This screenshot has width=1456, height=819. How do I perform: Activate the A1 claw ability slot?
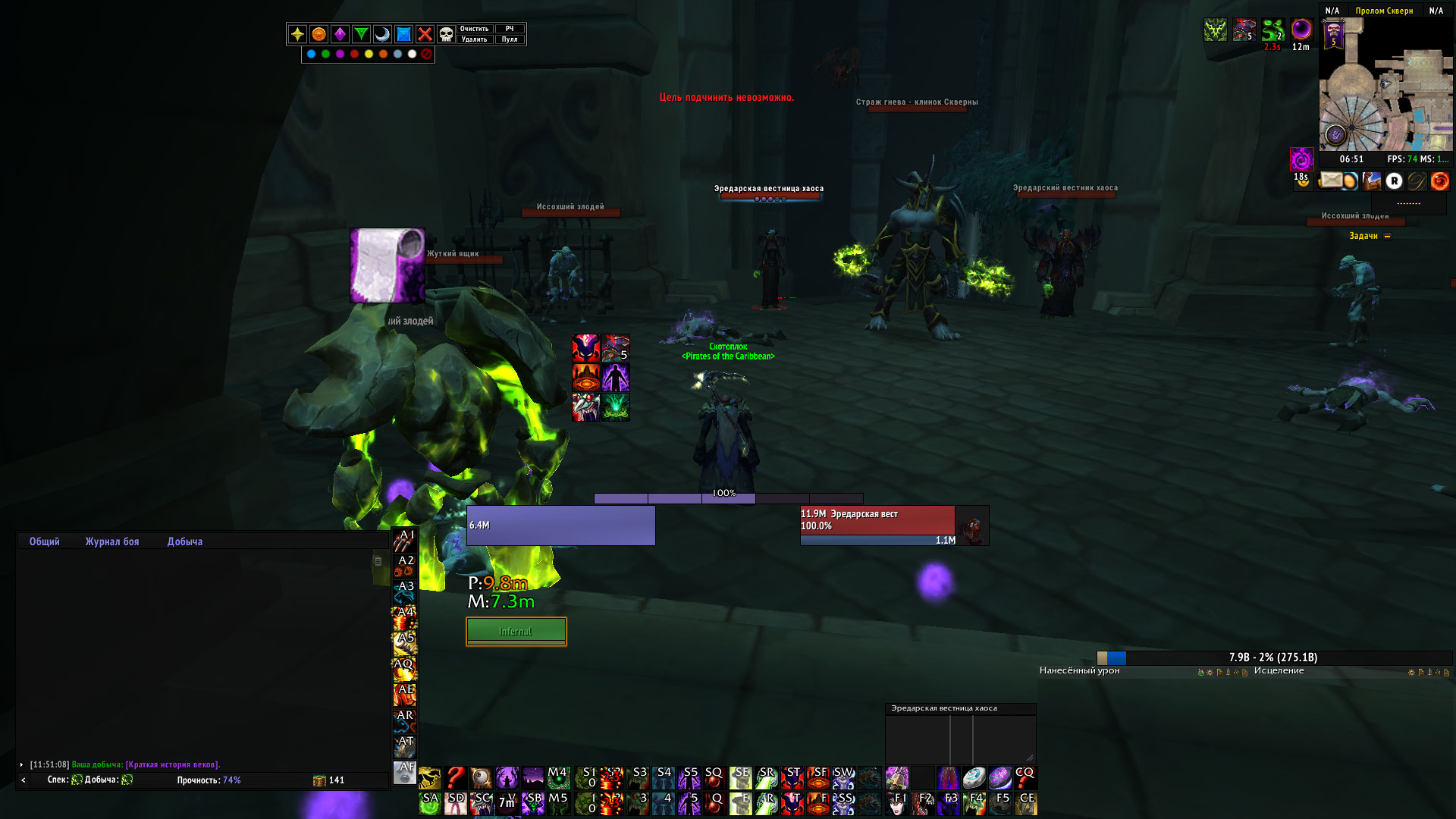[404, 541]
